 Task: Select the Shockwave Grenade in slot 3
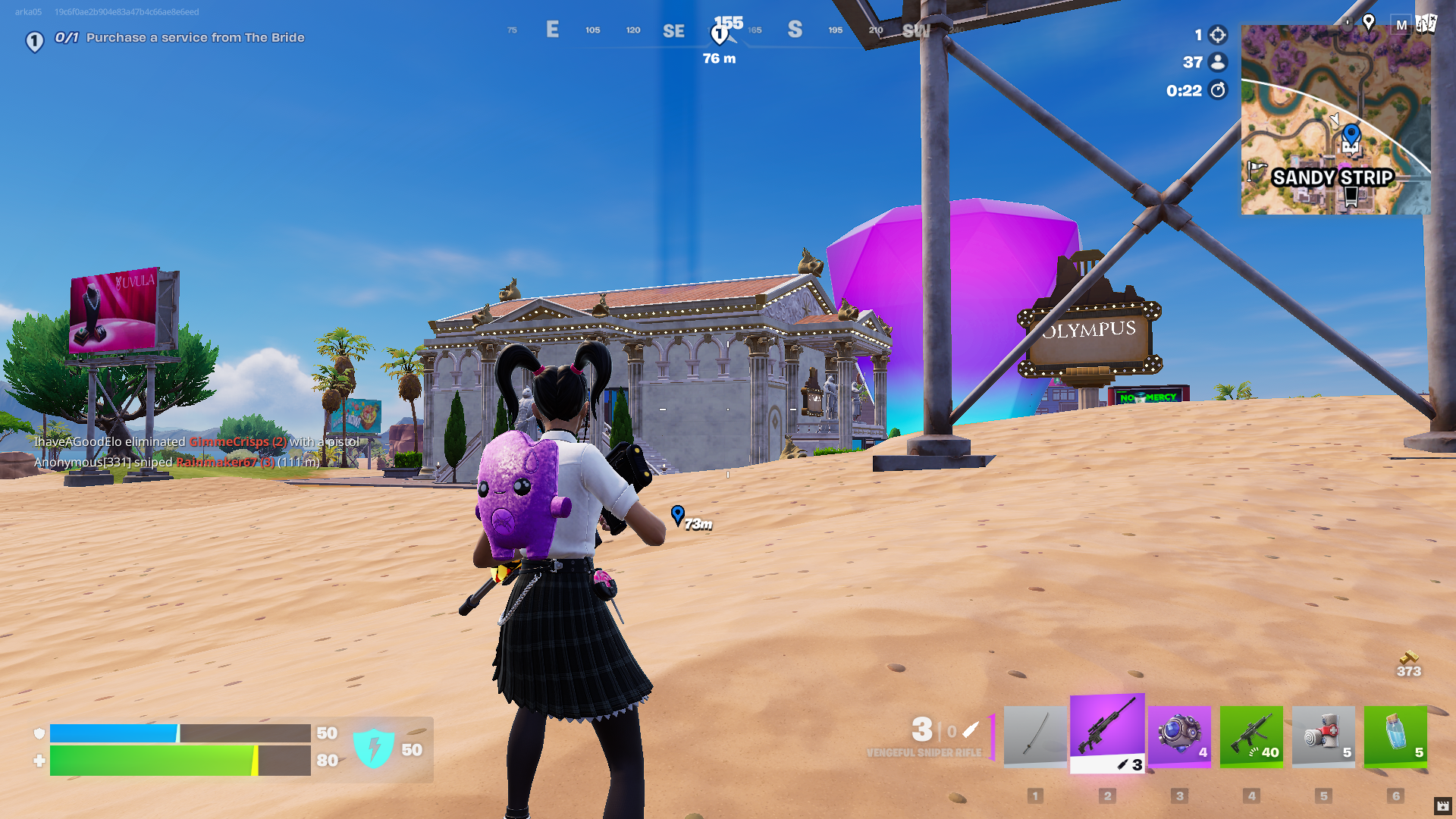[1179, 736]
